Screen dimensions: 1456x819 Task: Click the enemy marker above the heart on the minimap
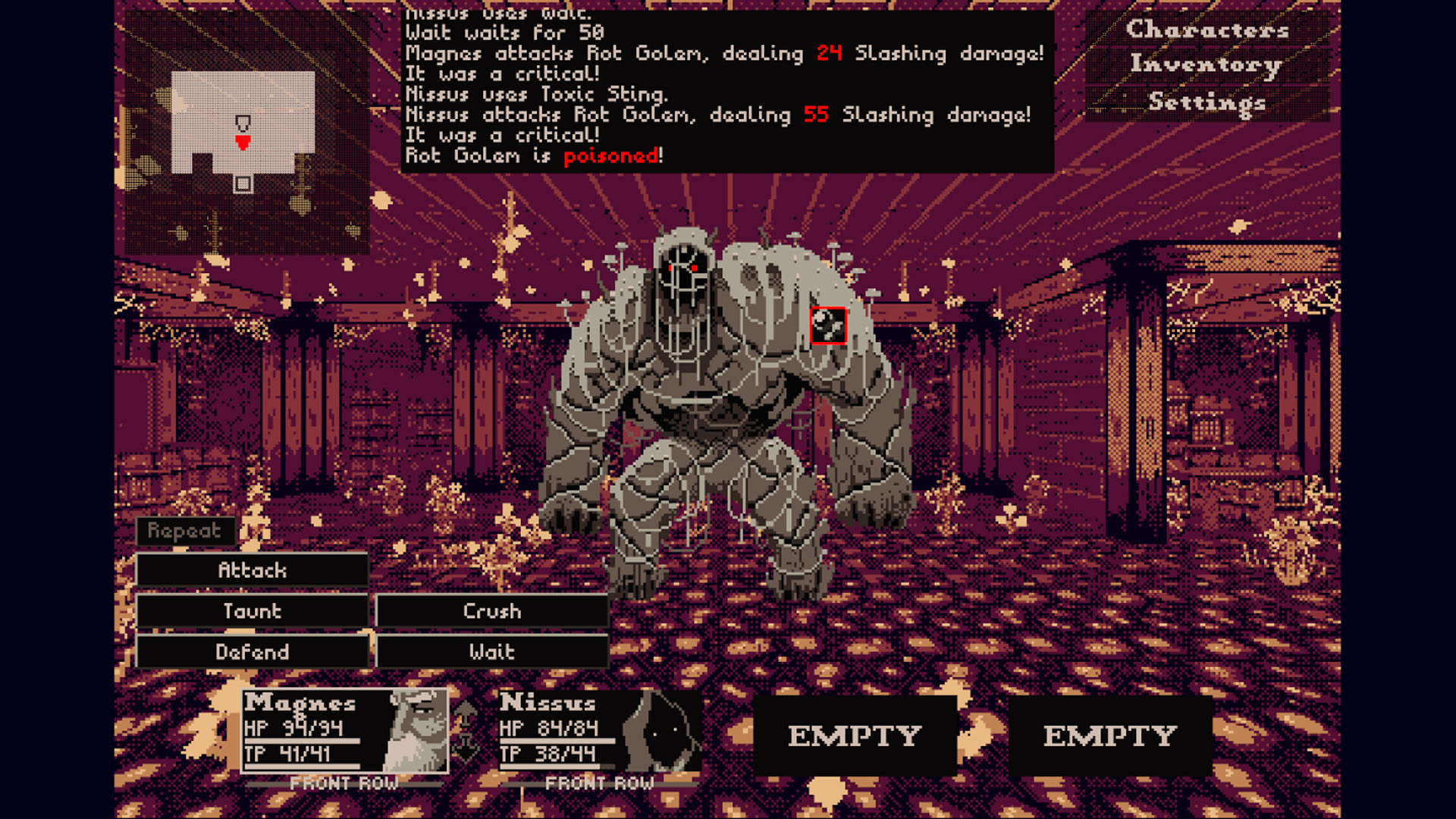pyautogui.click(x=243, y=123)
